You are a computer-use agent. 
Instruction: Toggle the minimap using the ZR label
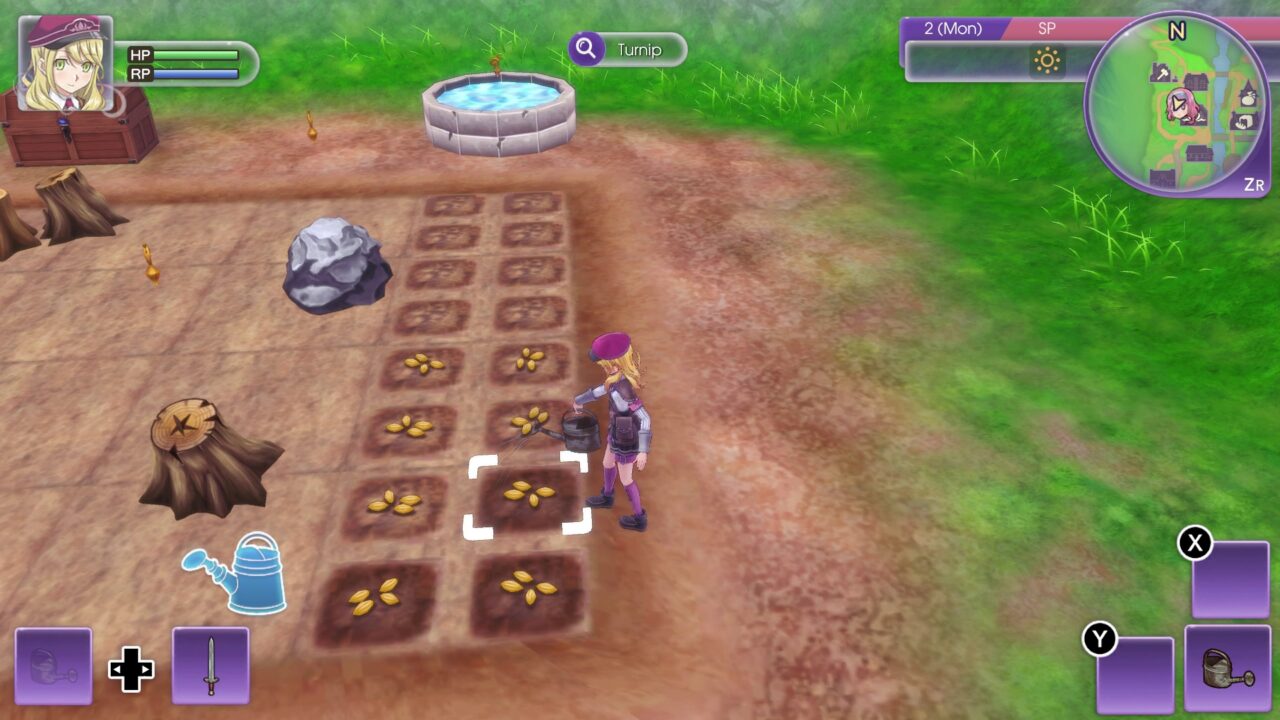tap(1255, 182)
